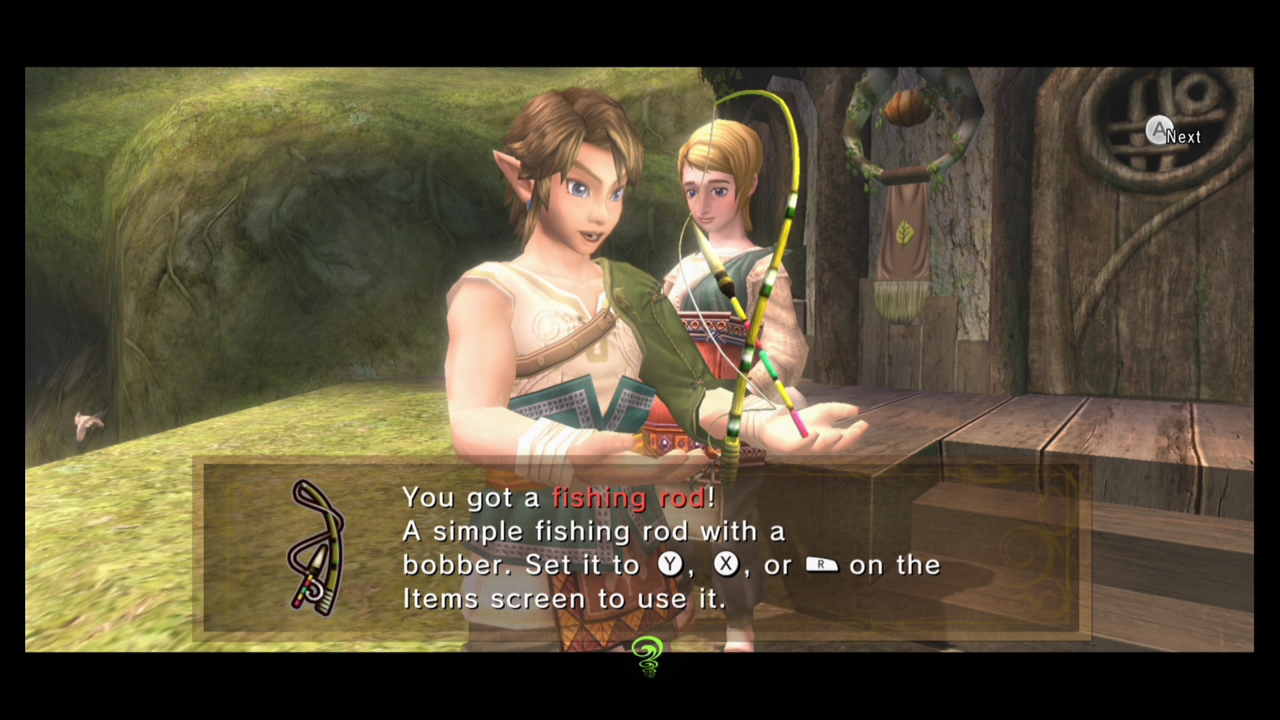Select the X button icon in the dialog
This screenshot has width=1280, height=720.
click(724, 565)
